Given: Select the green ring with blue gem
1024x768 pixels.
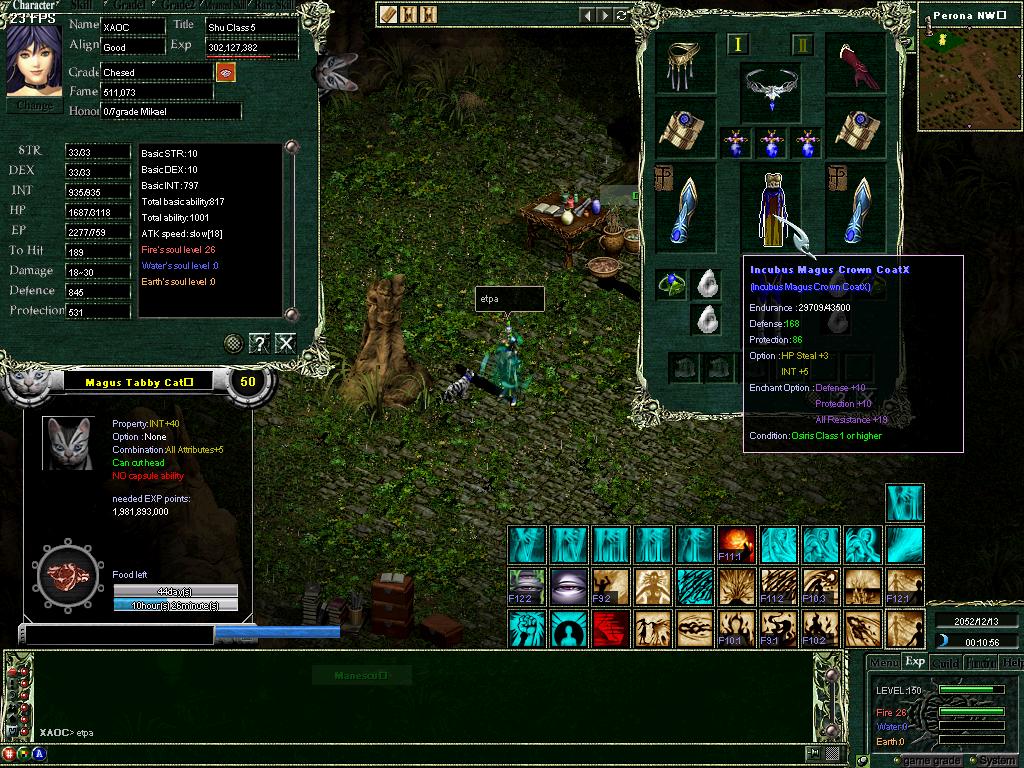Looking at the screenshot, I should (x=671, y=284).
